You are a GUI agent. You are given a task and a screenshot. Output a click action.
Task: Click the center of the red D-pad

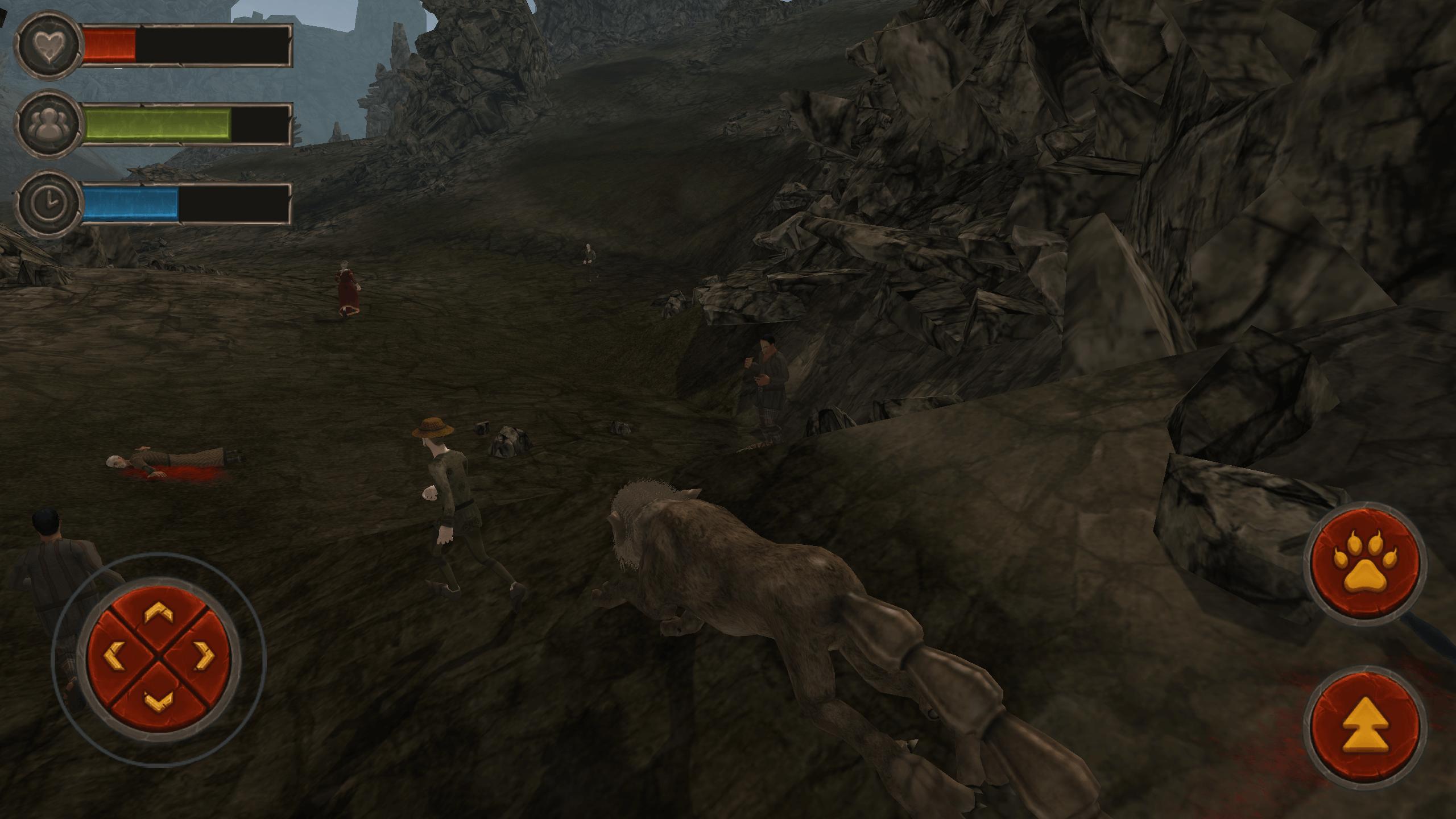click(x=160, y=655)
